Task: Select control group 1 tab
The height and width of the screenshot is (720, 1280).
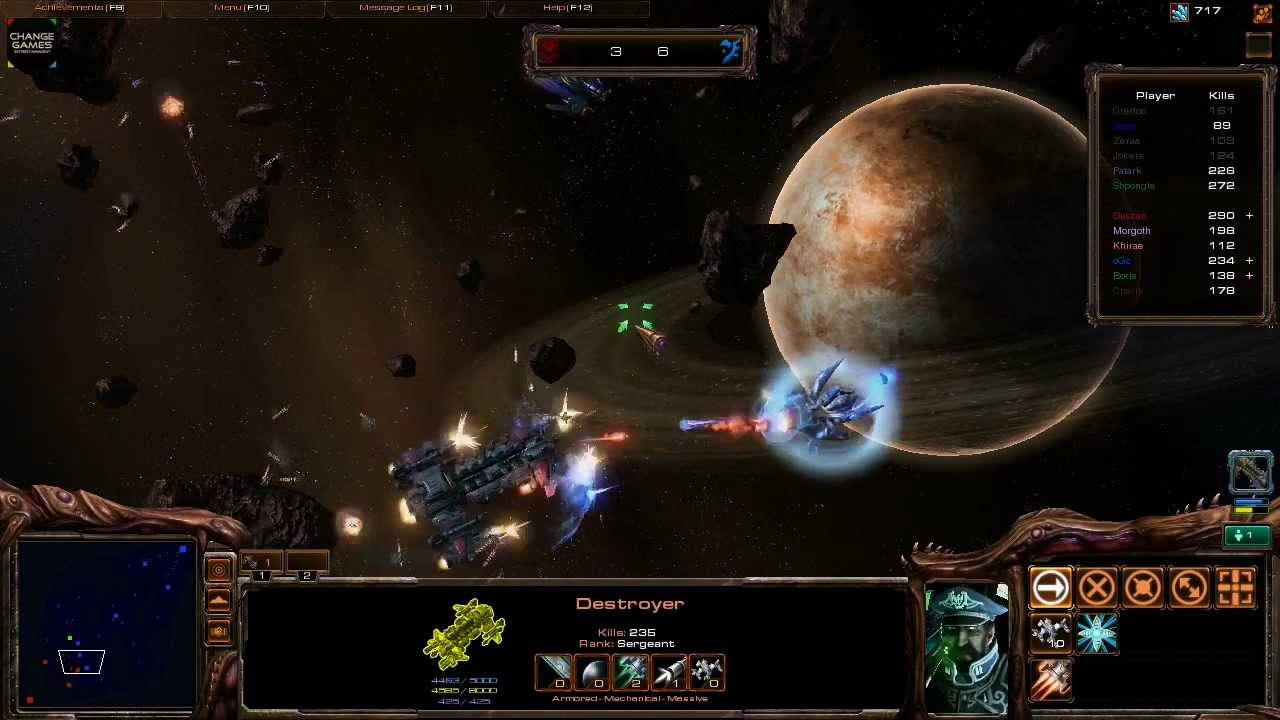Action: [x=262, y=565]
